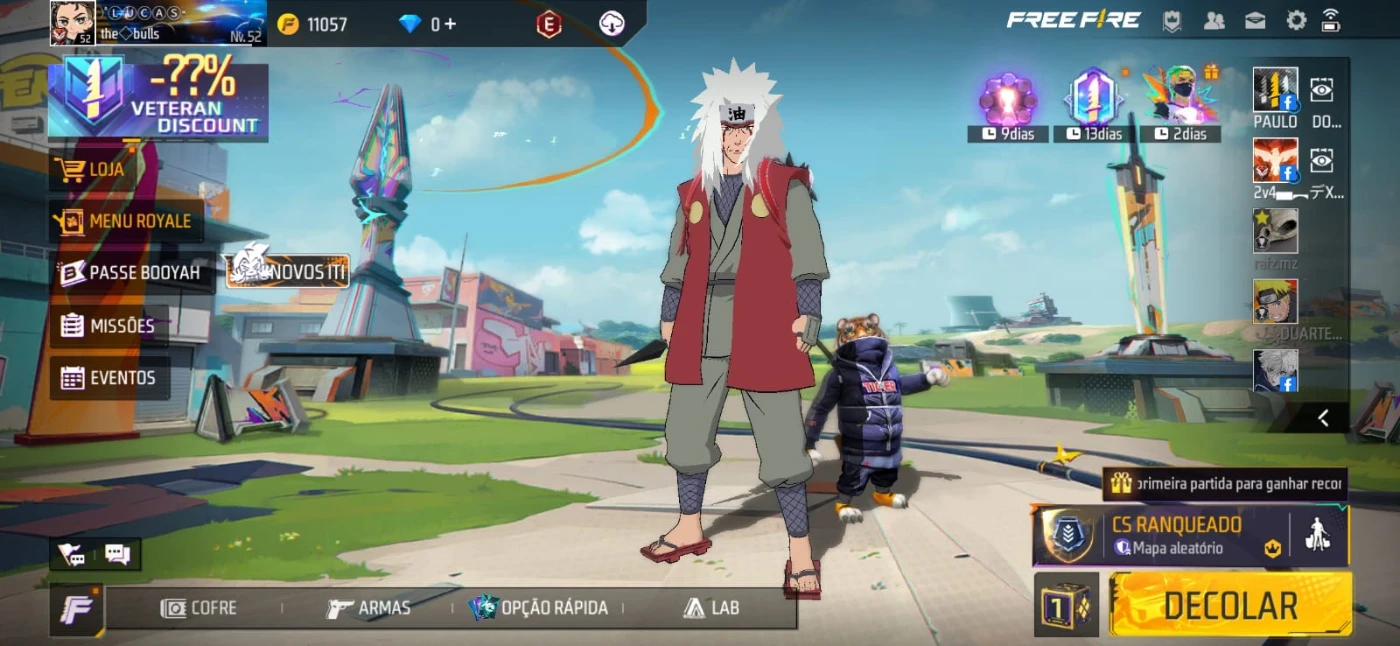Open the LUCAS player profile
The width and height of the screenshot is (1400, 646).
(x=72, y=23)
